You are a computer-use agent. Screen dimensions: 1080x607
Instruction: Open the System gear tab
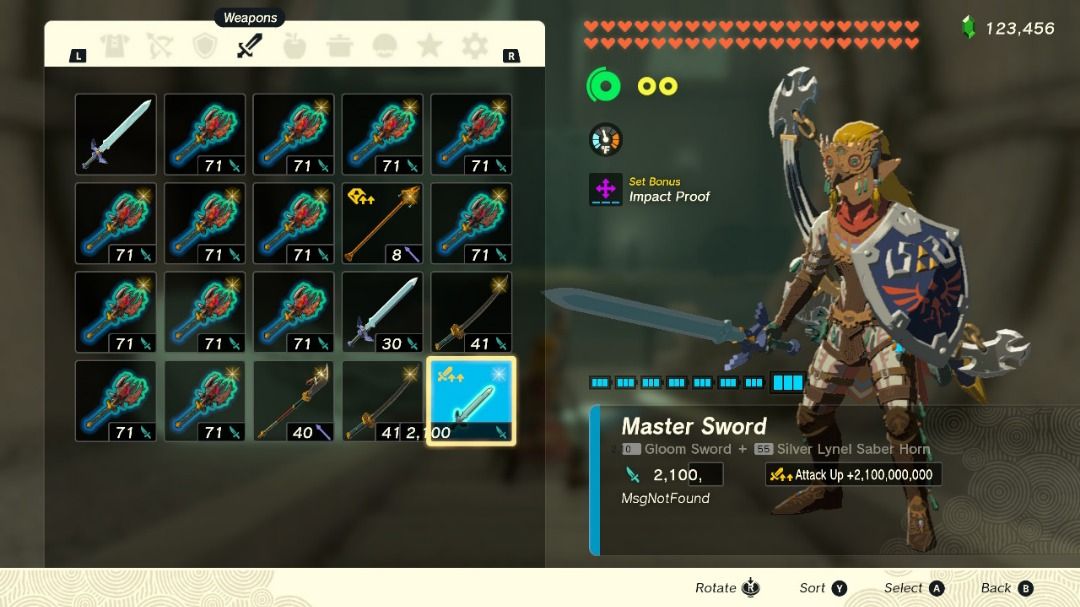click(474, 46)
